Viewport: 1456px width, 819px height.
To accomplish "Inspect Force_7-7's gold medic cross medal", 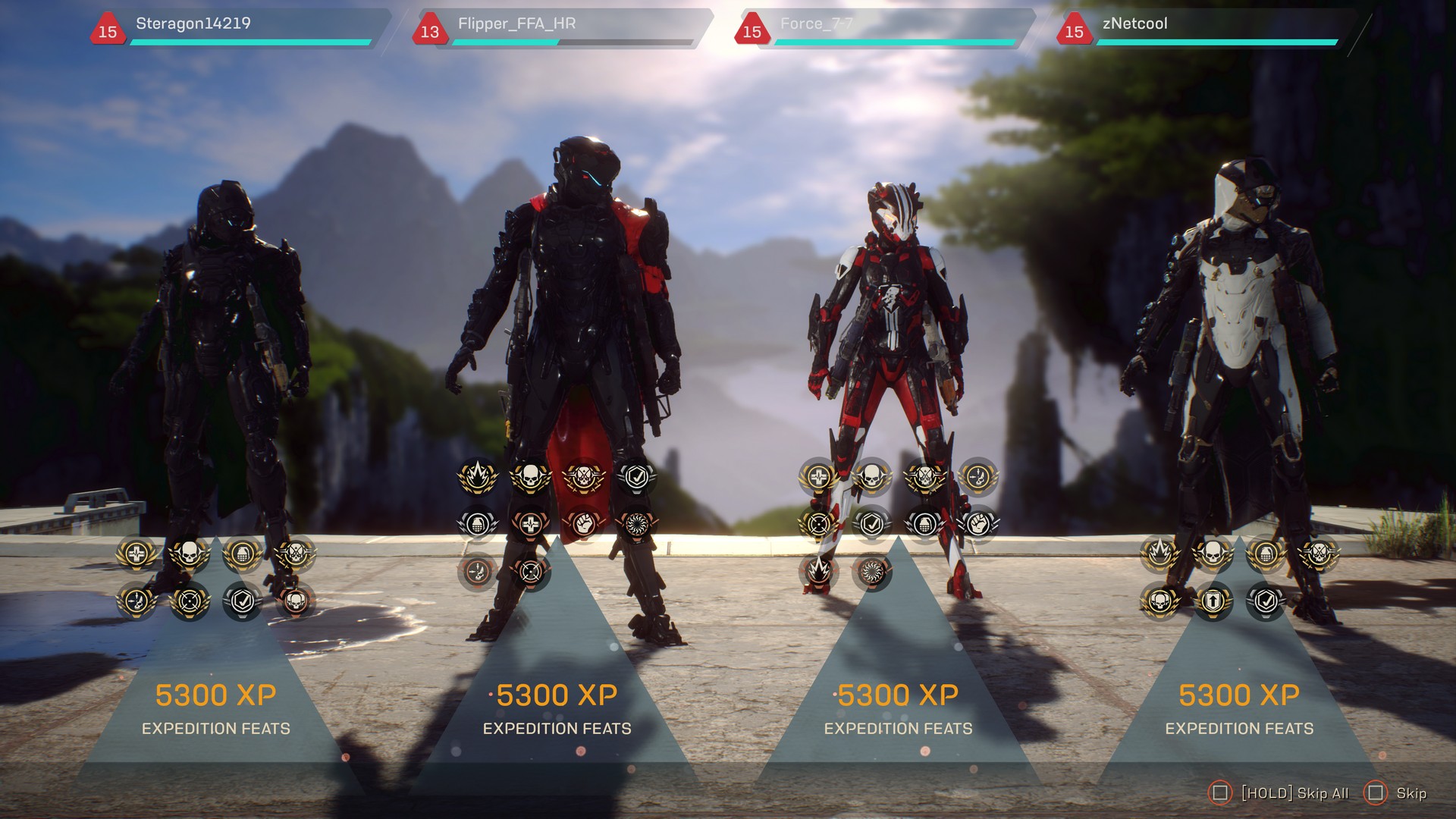I will point(819,477).
